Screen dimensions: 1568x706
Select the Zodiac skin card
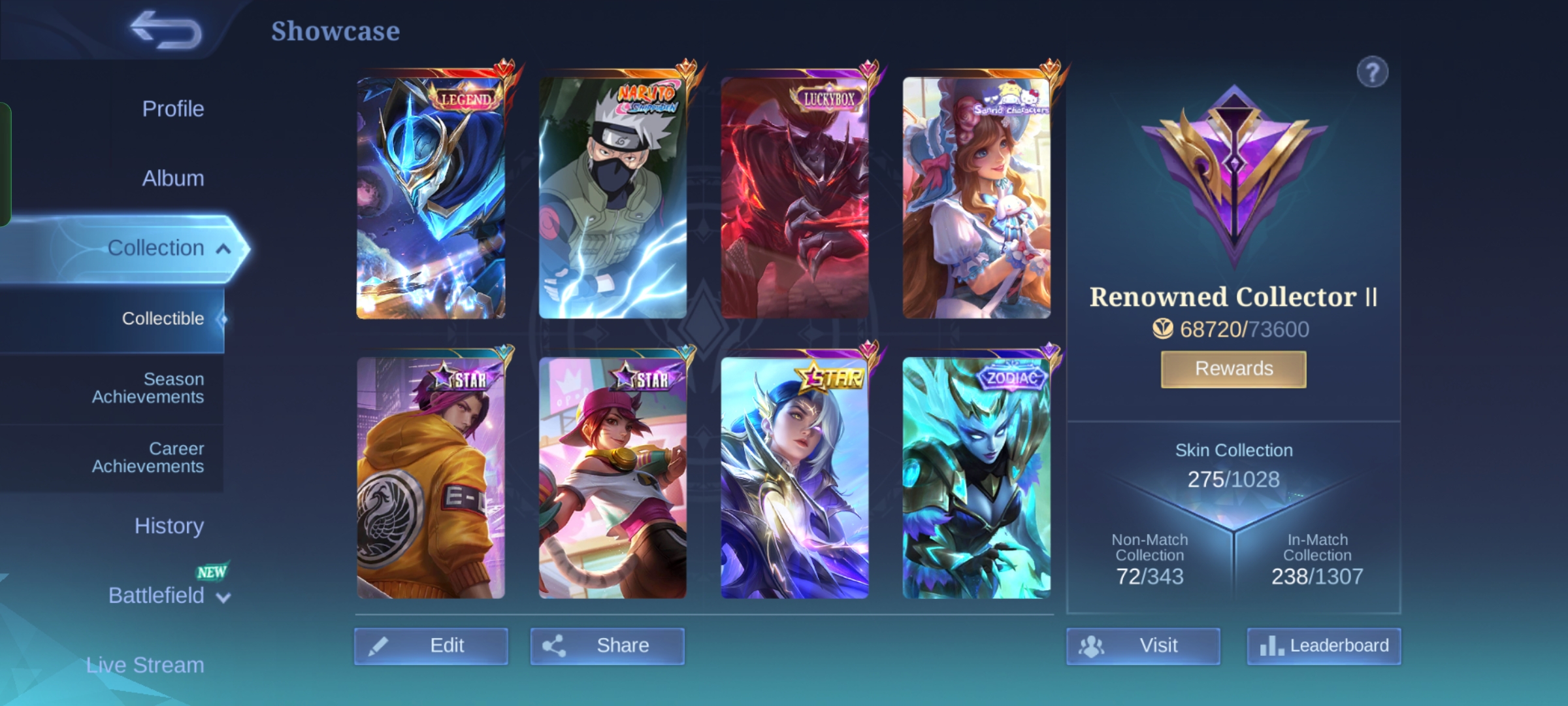[x=976, y=477]
